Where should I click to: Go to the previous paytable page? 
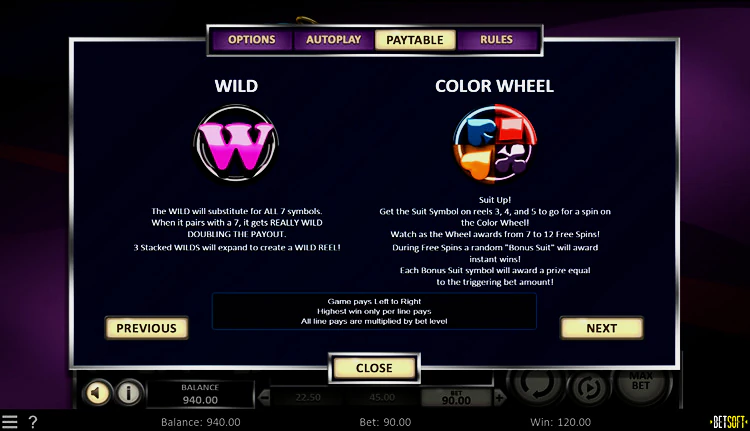coord(146,328)
